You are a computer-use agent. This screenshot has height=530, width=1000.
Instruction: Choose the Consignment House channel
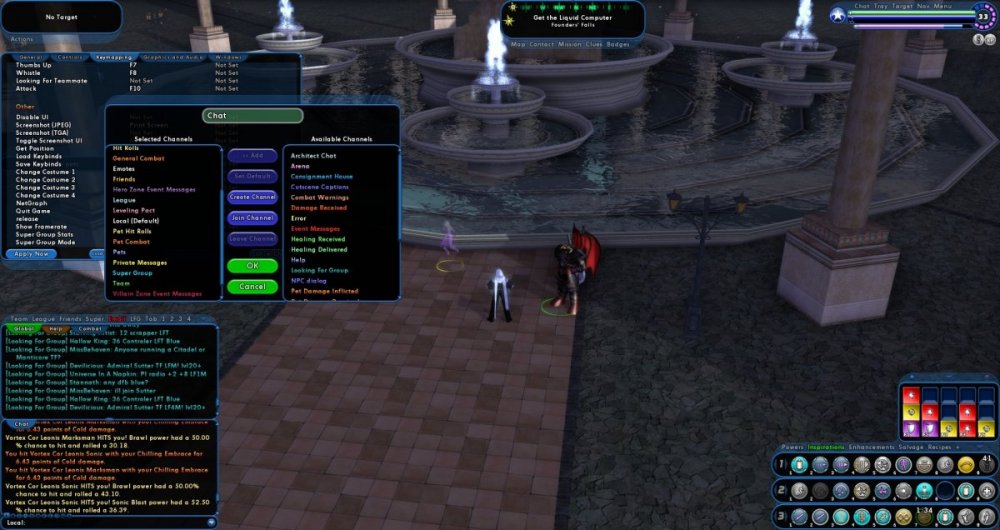pyautogui.click(x=322, y=177)
